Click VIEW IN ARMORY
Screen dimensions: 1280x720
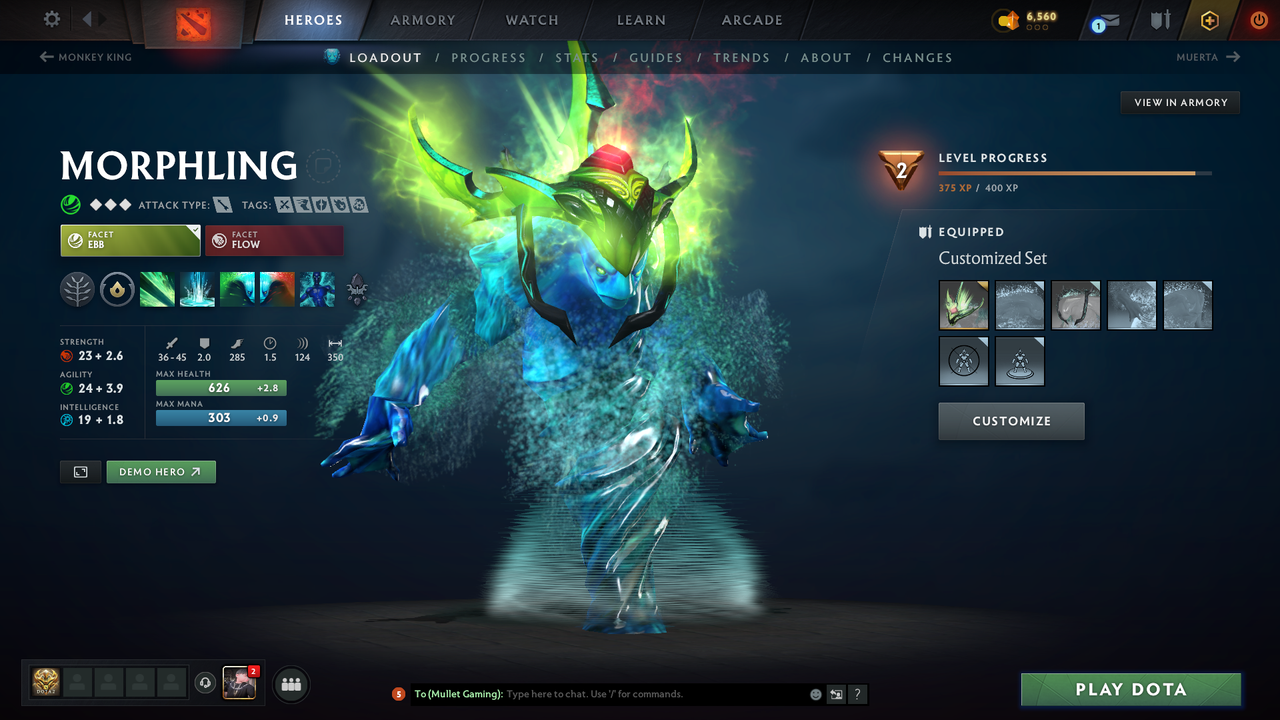pyautogui.click(x=1179, y=102)
